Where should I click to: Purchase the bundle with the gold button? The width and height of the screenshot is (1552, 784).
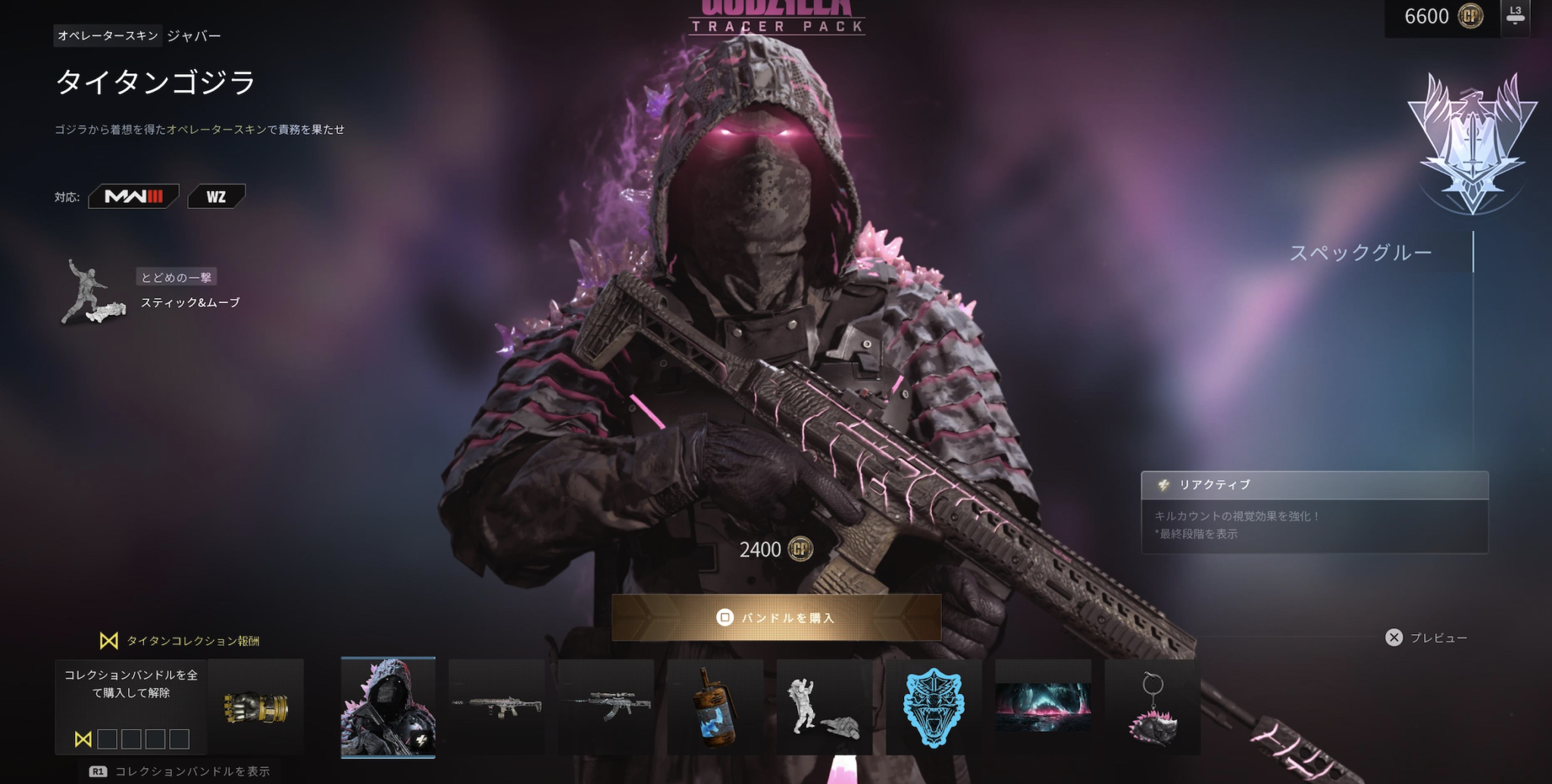coord(776,617)
